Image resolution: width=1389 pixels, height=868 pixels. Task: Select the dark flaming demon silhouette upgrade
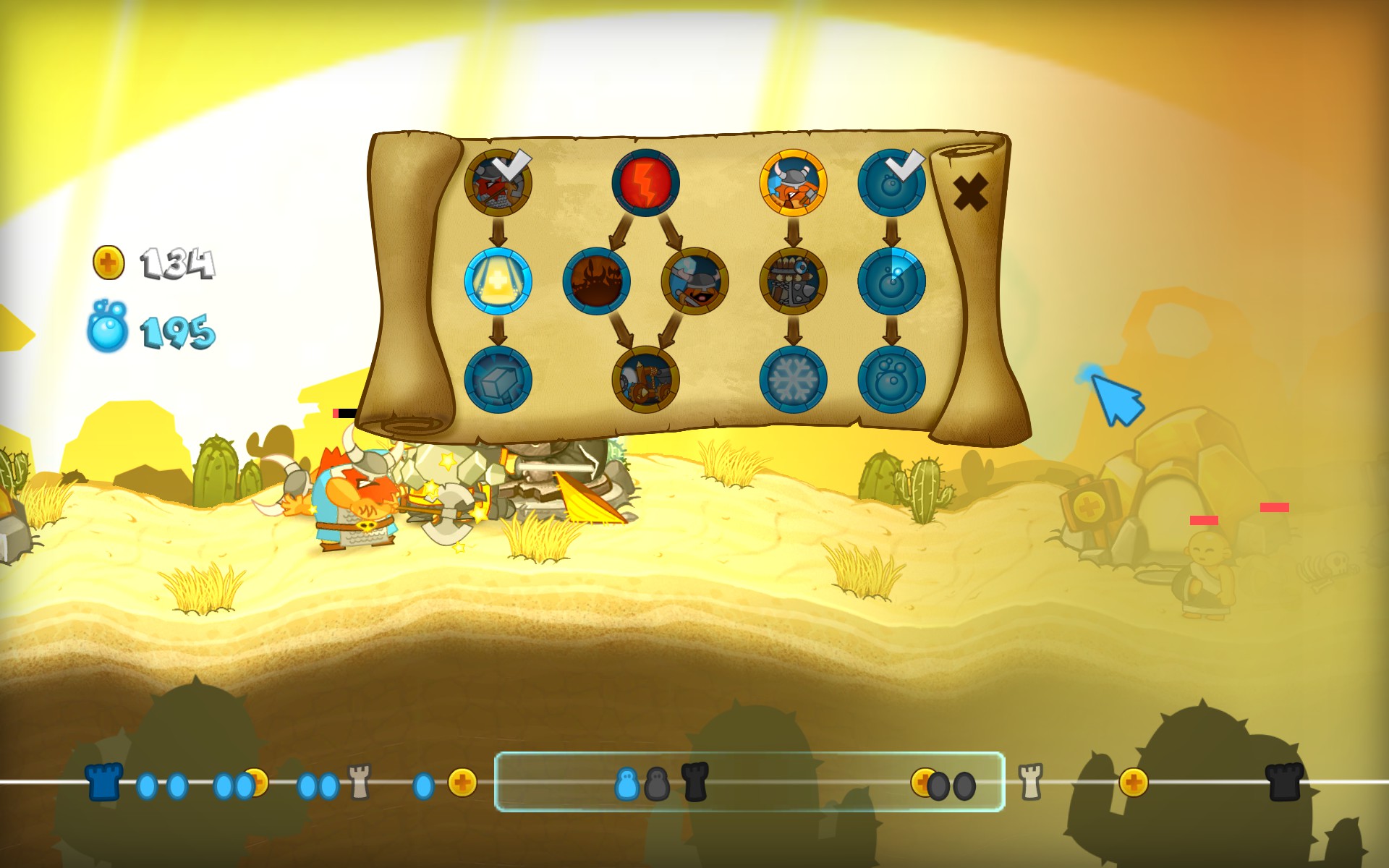tap(596, 281)
